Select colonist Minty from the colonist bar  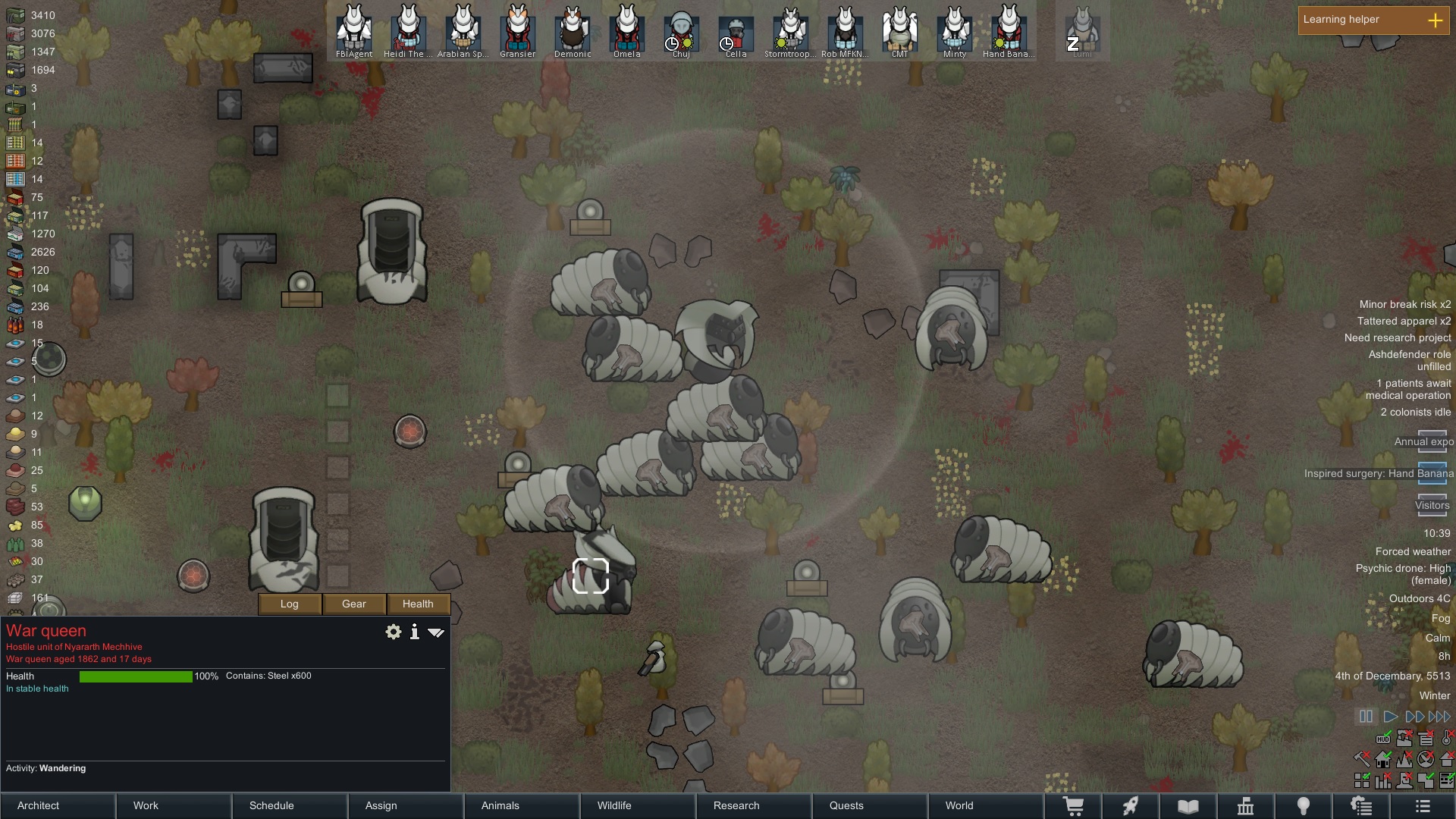[x=954, y=32]
